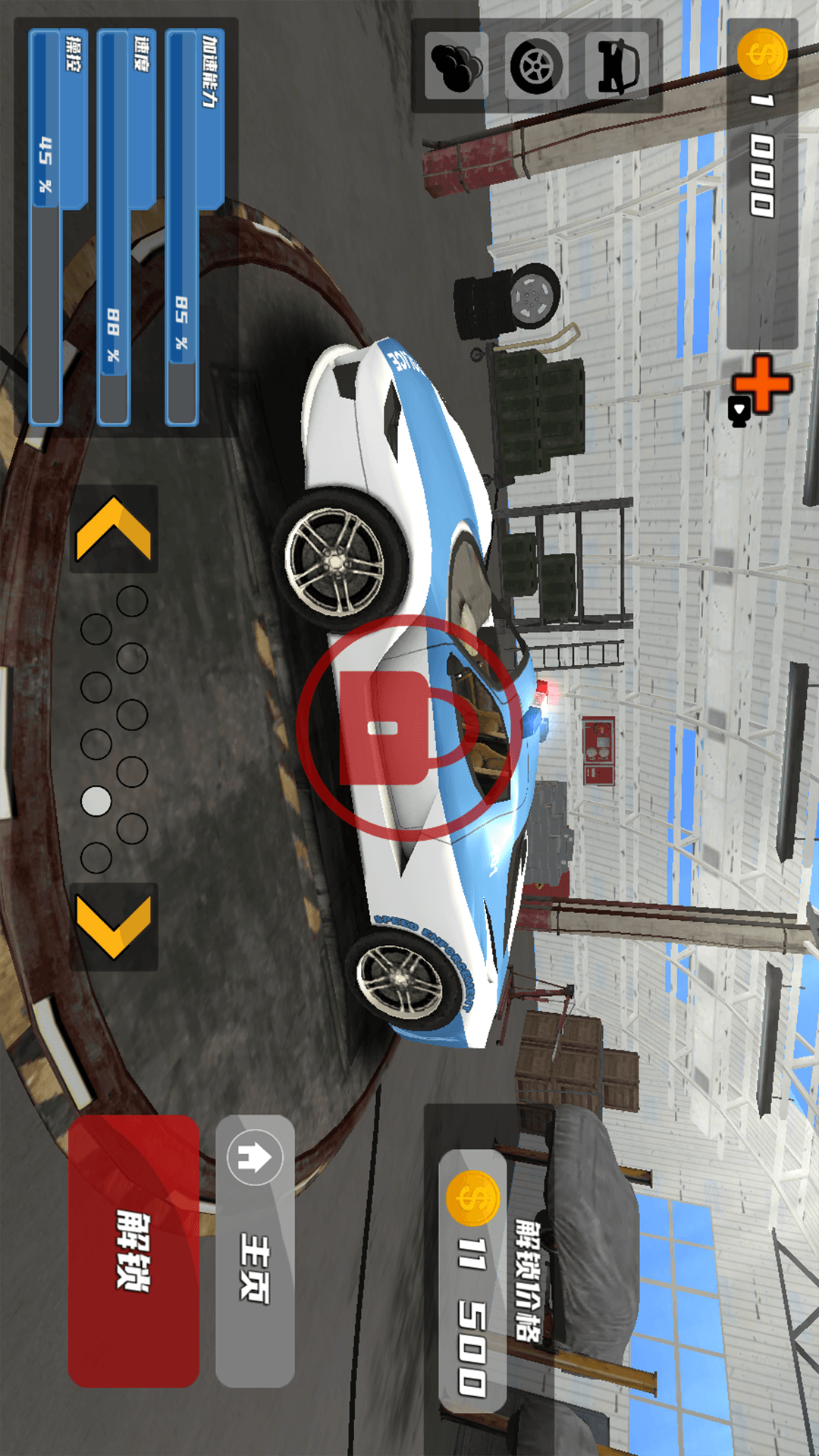Click the yellow chevron pointing down
The image size is (819, 1456).
click(114, 927)
